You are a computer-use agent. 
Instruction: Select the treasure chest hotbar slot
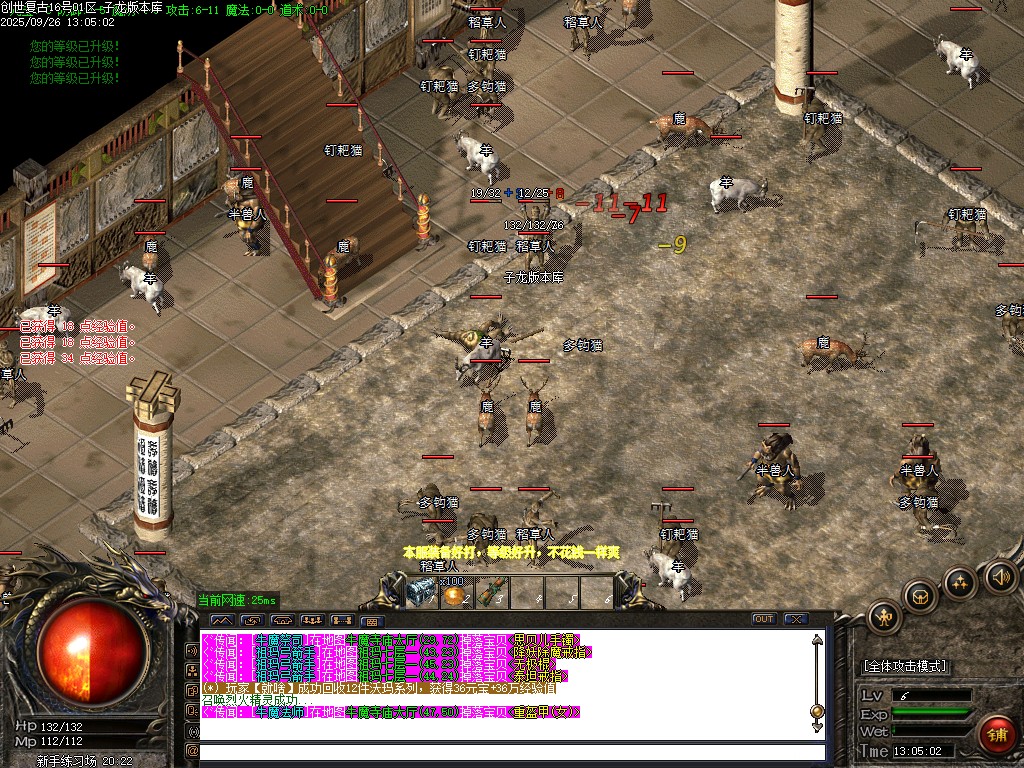click(x=422, y=592)
